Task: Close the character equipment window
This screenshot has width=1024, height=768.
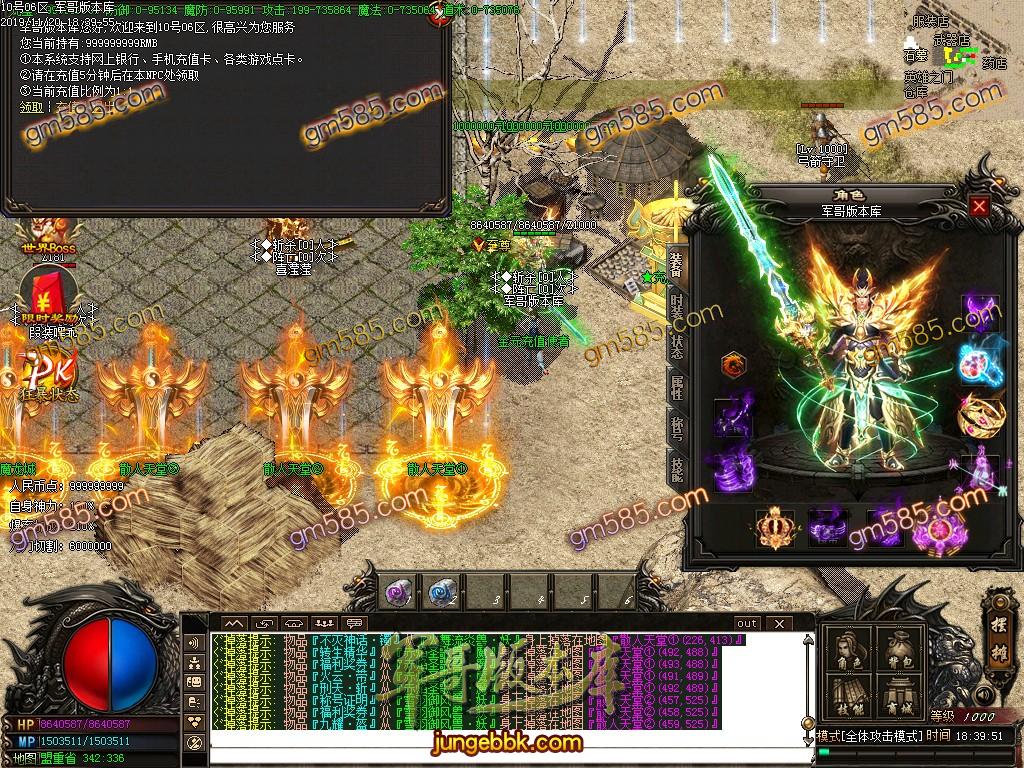Action: click(979, 206)
